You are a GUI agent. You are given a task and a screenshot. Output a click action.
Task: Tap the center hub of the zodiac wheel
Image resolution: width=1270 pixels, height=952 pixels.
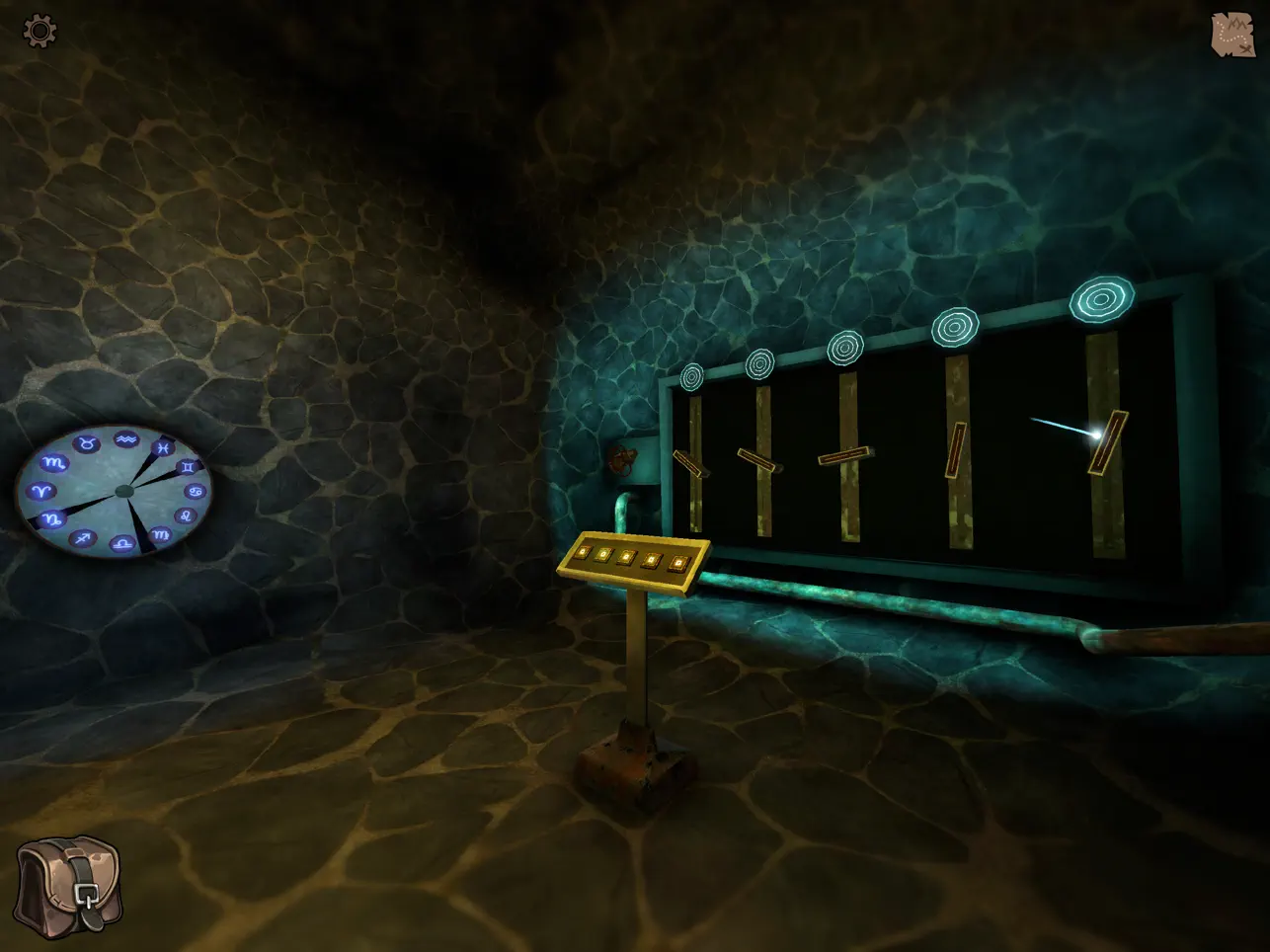coord(124,491)
